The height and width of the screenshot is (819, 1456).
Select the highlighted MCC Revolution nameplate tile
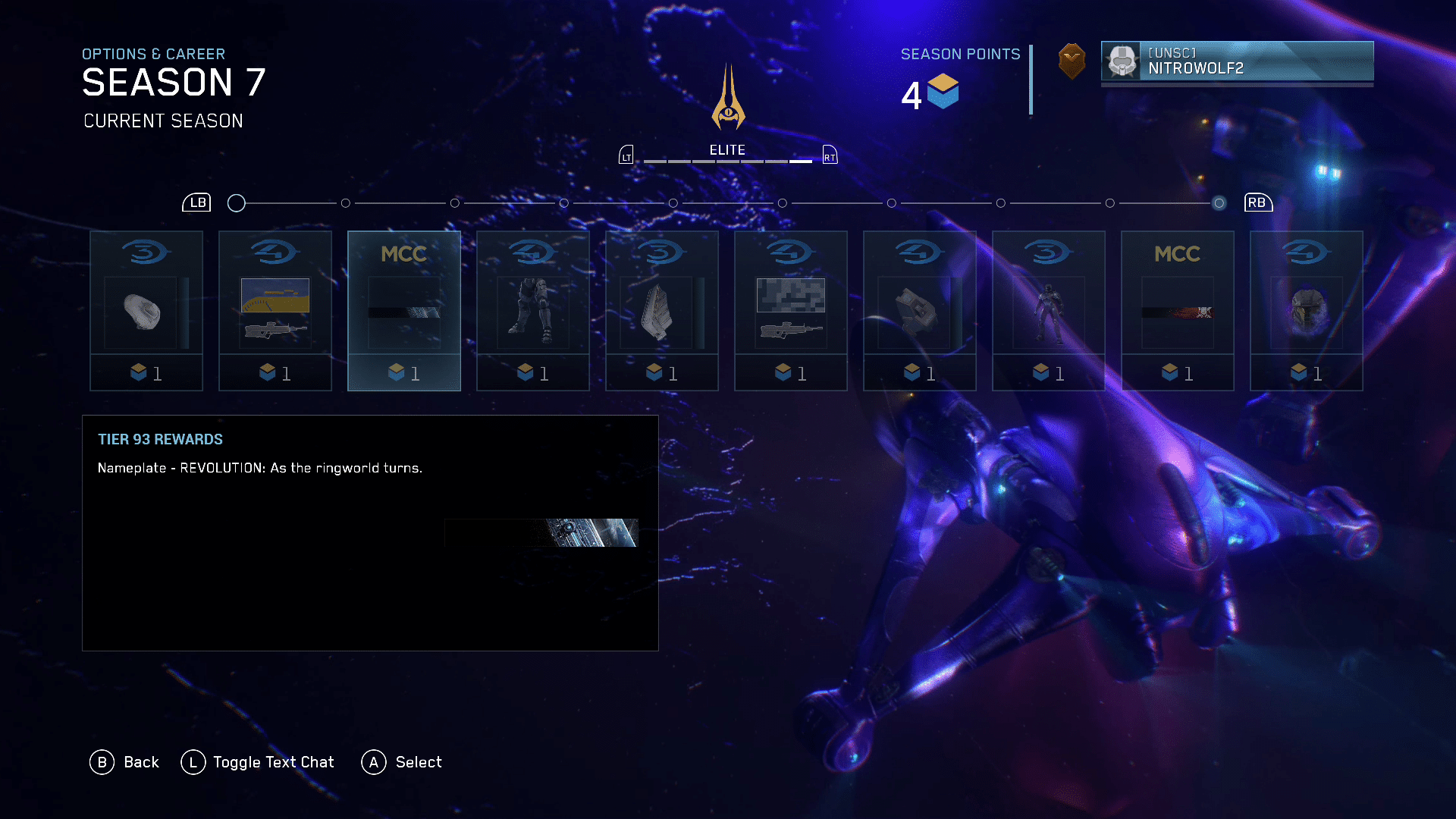[404, 311]
